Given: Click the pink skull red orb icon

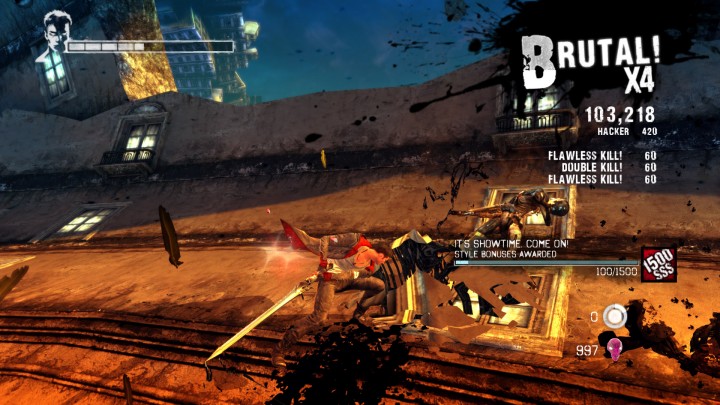Looking at the screenshot, I should pyautogui.click(x=616, y=349).
